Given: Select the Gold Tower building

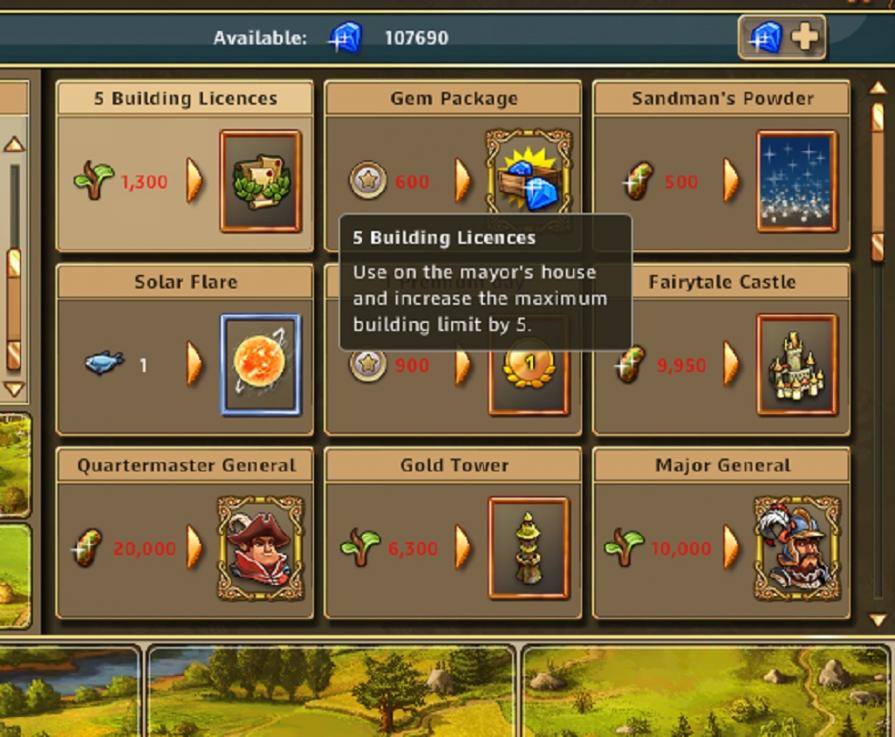Looking at the screenshot, I should pyautogui.click(x=528, y=548).
